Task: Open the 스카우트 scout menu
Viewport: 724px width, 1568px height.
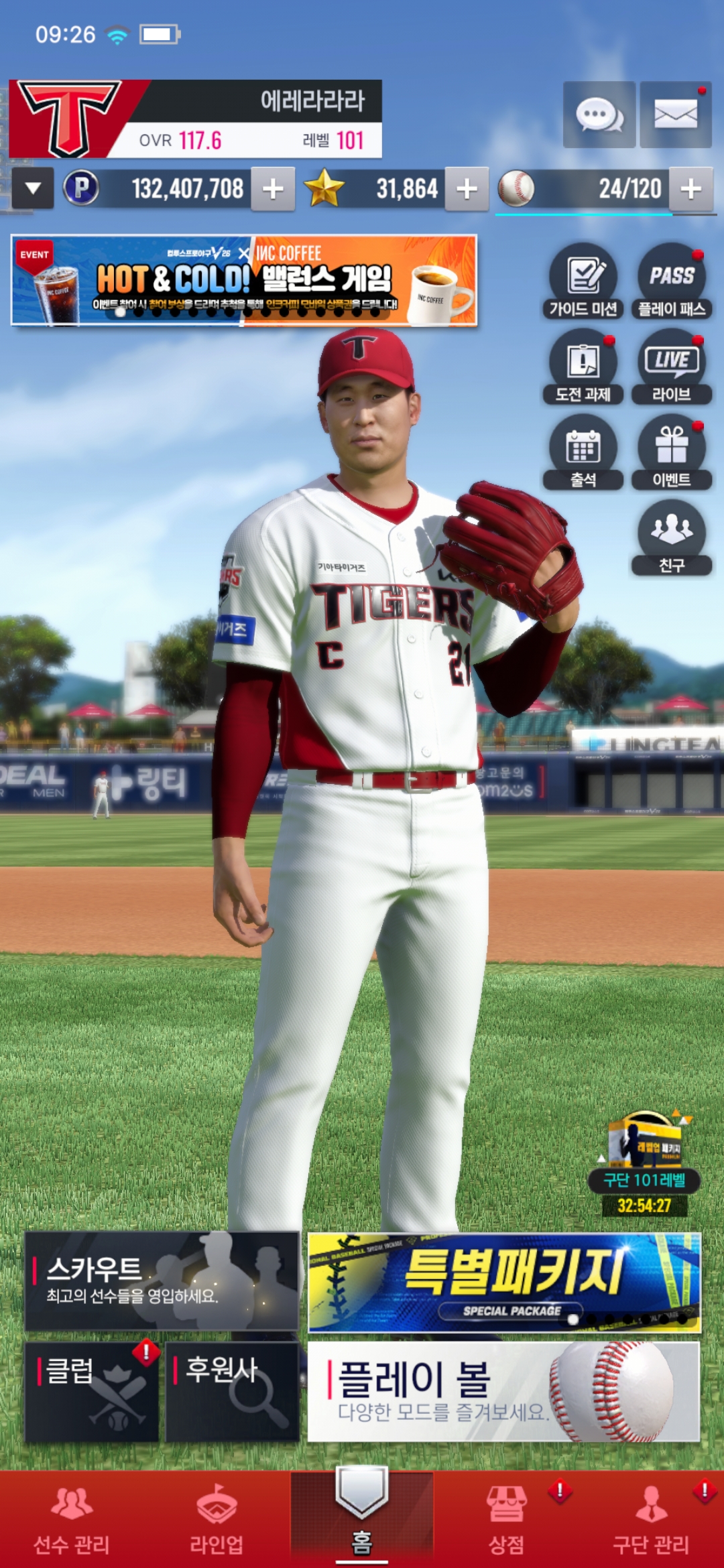Action: pyautogui.click(x=162, y=1281)
